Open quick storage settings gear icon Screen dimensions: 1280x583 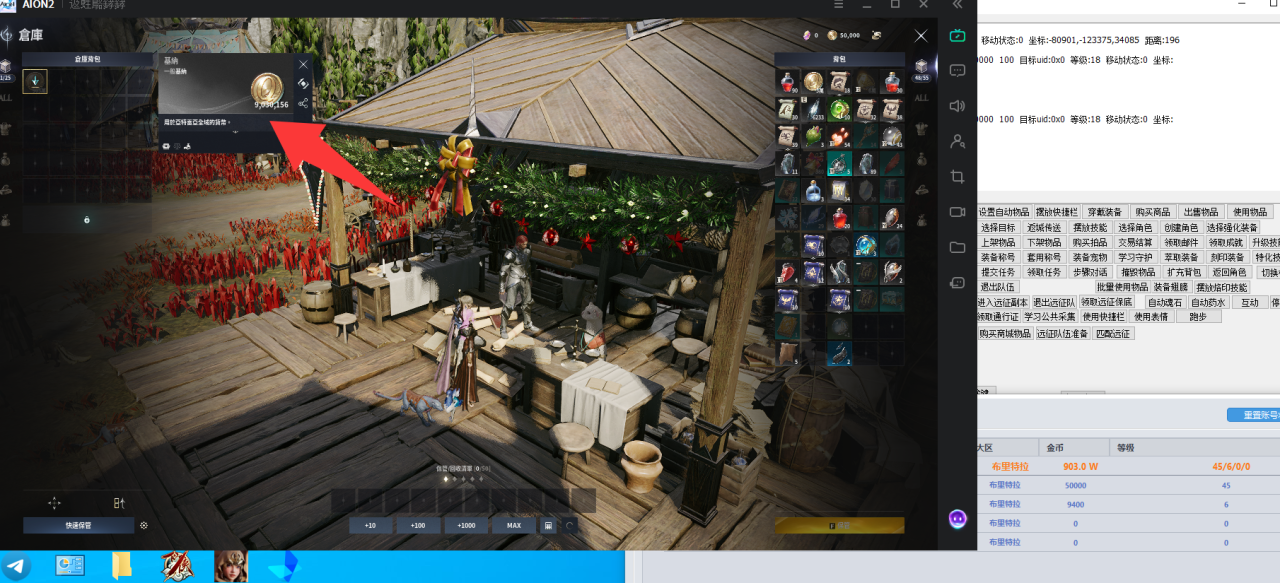(144, 525)
